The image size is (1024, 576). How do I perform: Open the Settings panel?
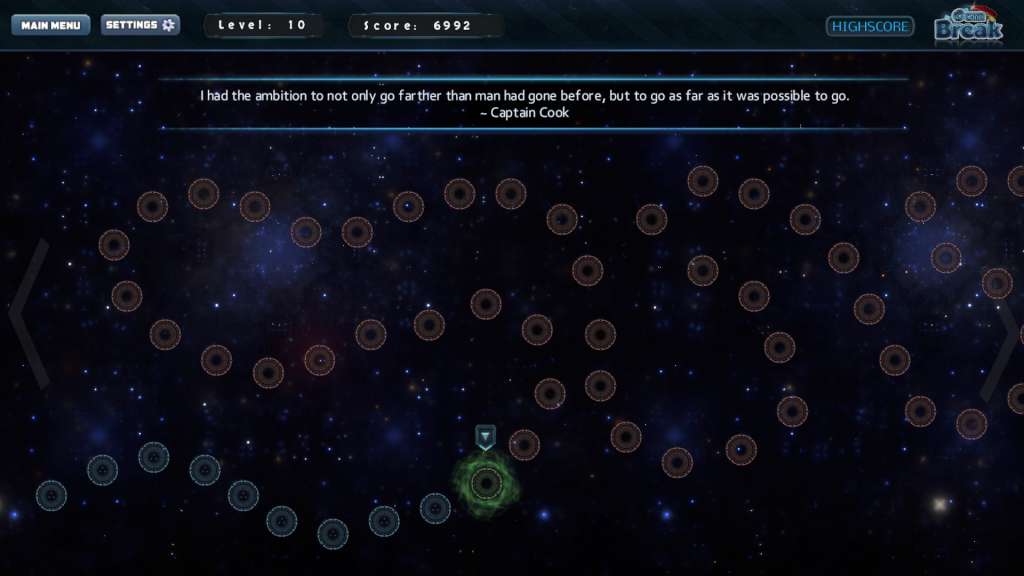click(140, 25)
